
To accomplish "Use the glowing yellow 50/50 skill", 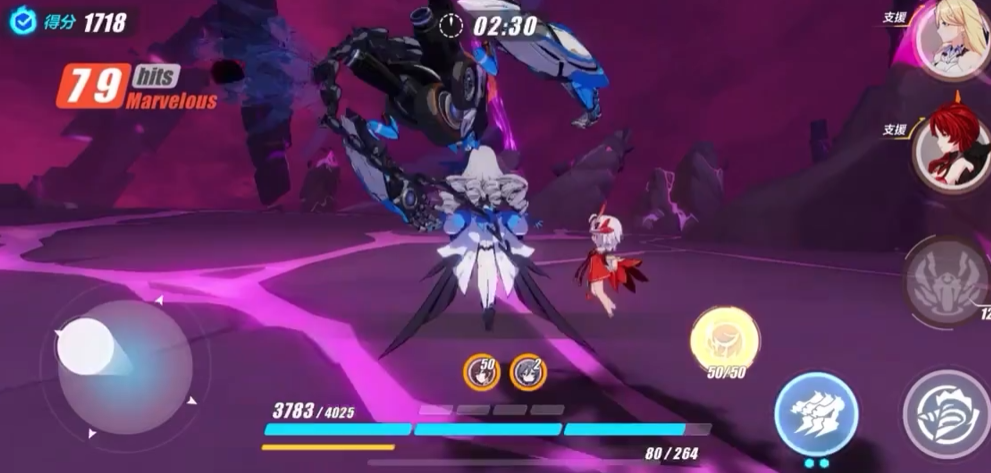I will [726, 341].
